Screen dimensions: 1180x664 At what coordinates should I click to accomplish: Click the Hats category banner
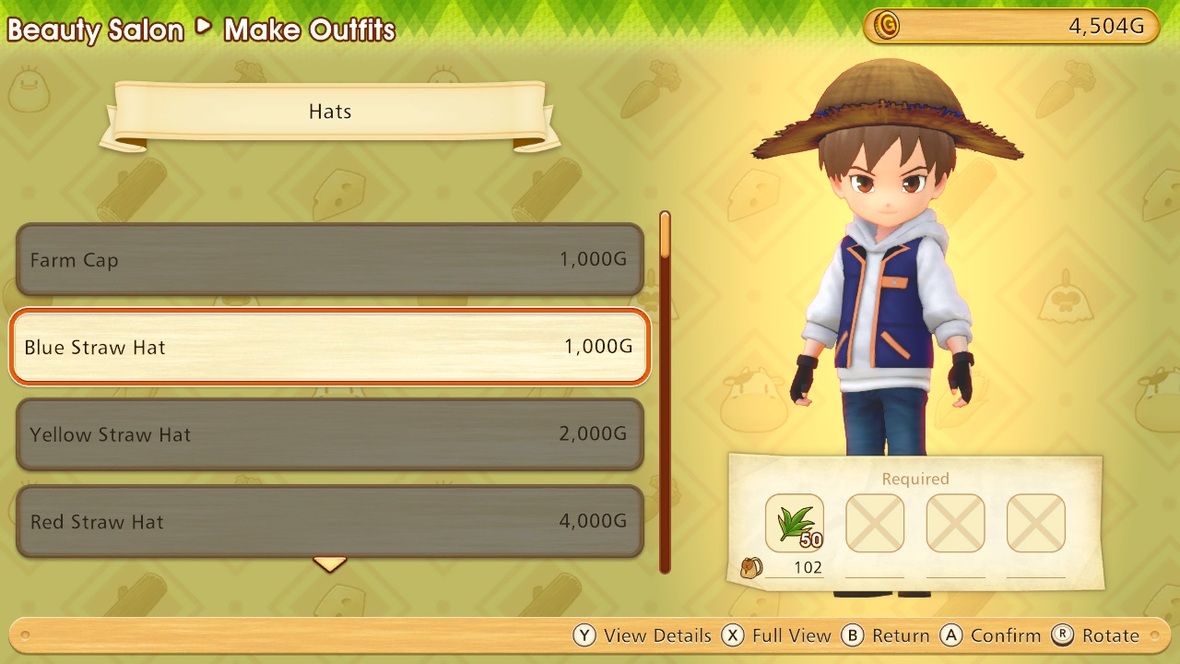(x=330, y=112)
